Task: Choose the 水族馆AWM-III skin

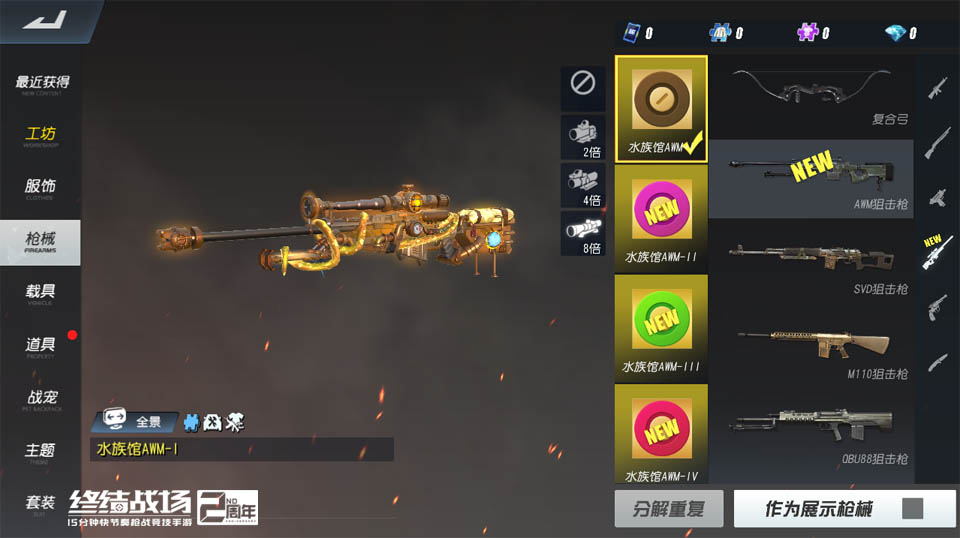Action: point(661,329)
